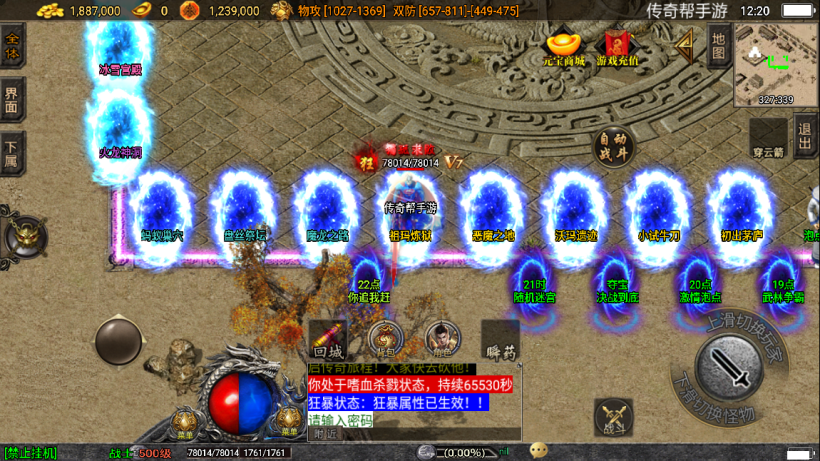Open the 角色 character sheet
The width and height of the screenshot is (820, 461).
(441, 339)
